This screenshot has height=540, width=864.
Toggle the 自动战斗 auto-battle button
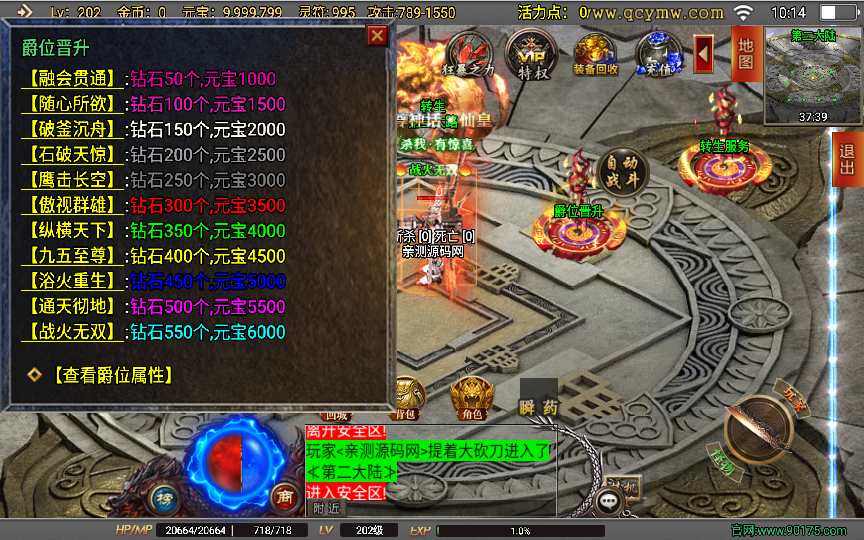coord(623,173)
